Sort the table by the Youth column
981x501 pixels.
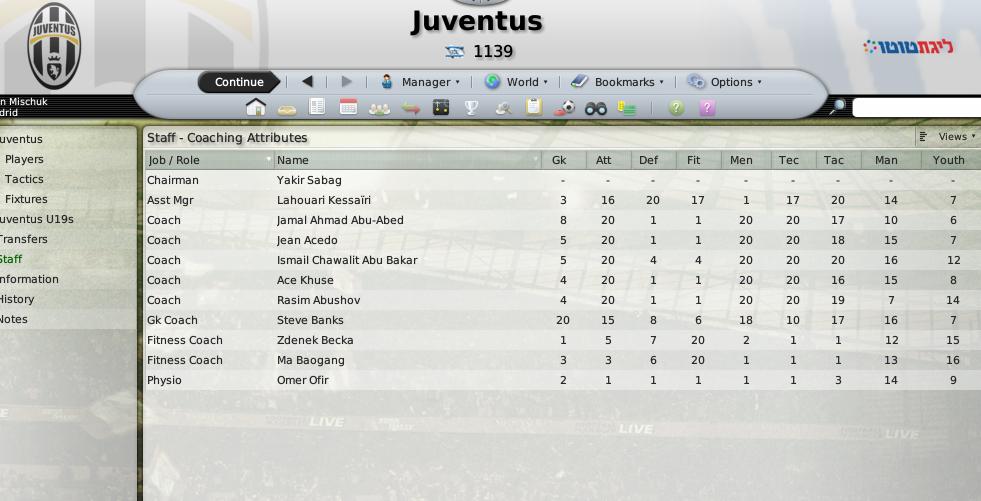tap(948, 160)
